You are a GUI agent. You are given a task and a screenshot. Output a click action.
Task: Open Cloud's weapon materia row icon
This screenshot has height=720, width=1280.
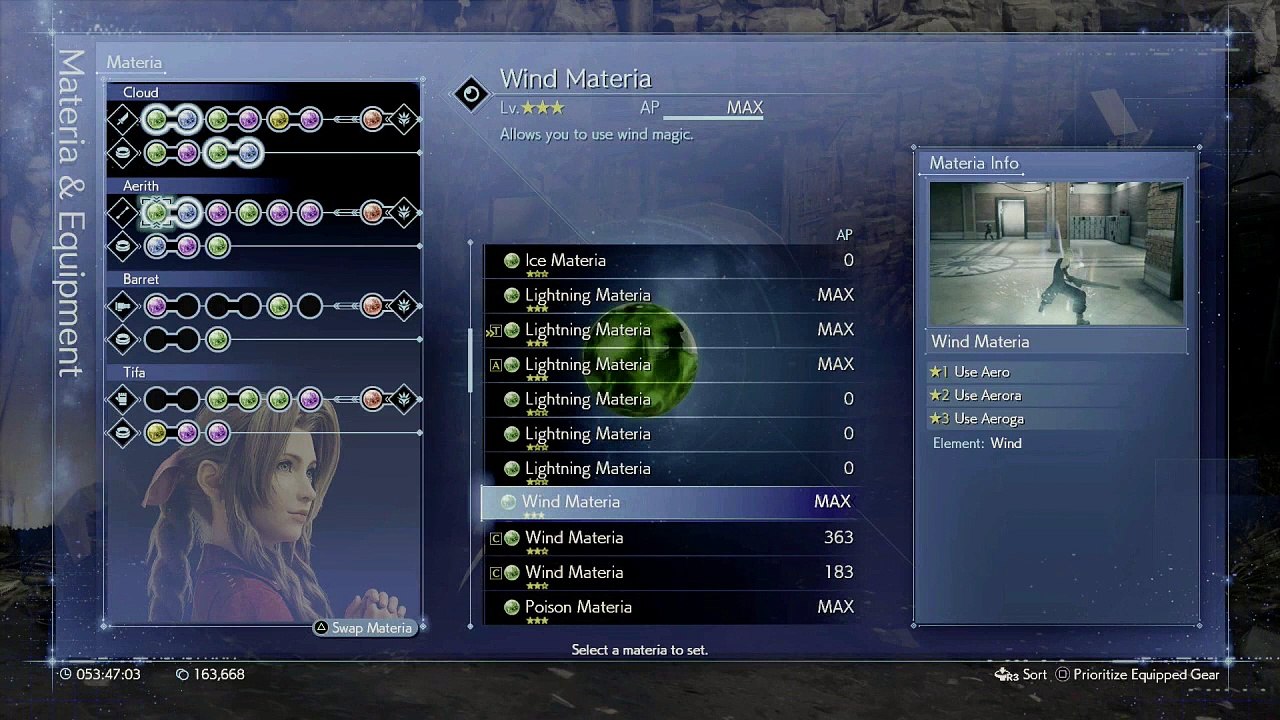(x=122, y=120)
